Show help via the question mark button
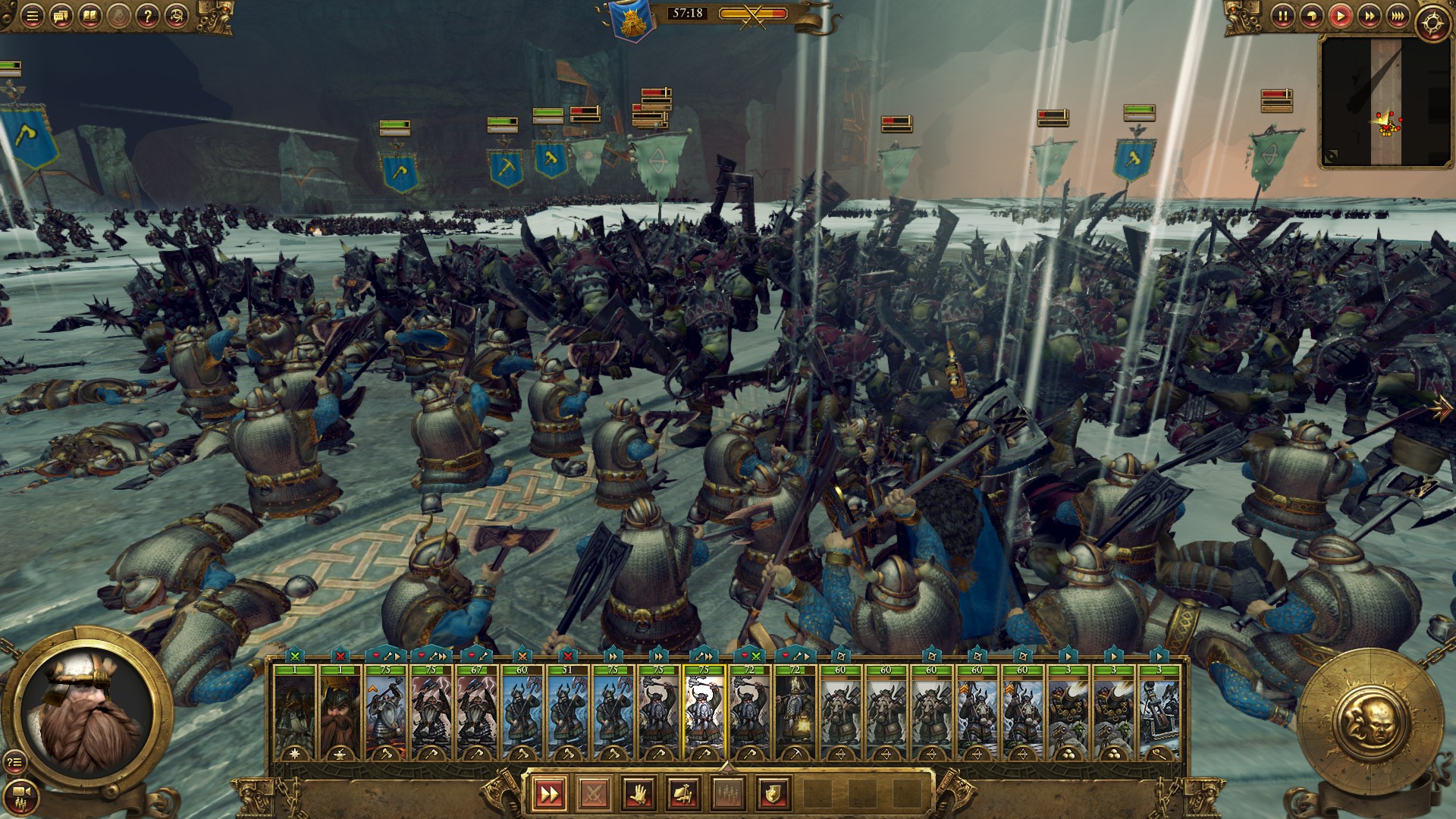The height and width of the screenshot is (819, 1456). (x=147, y=16)
